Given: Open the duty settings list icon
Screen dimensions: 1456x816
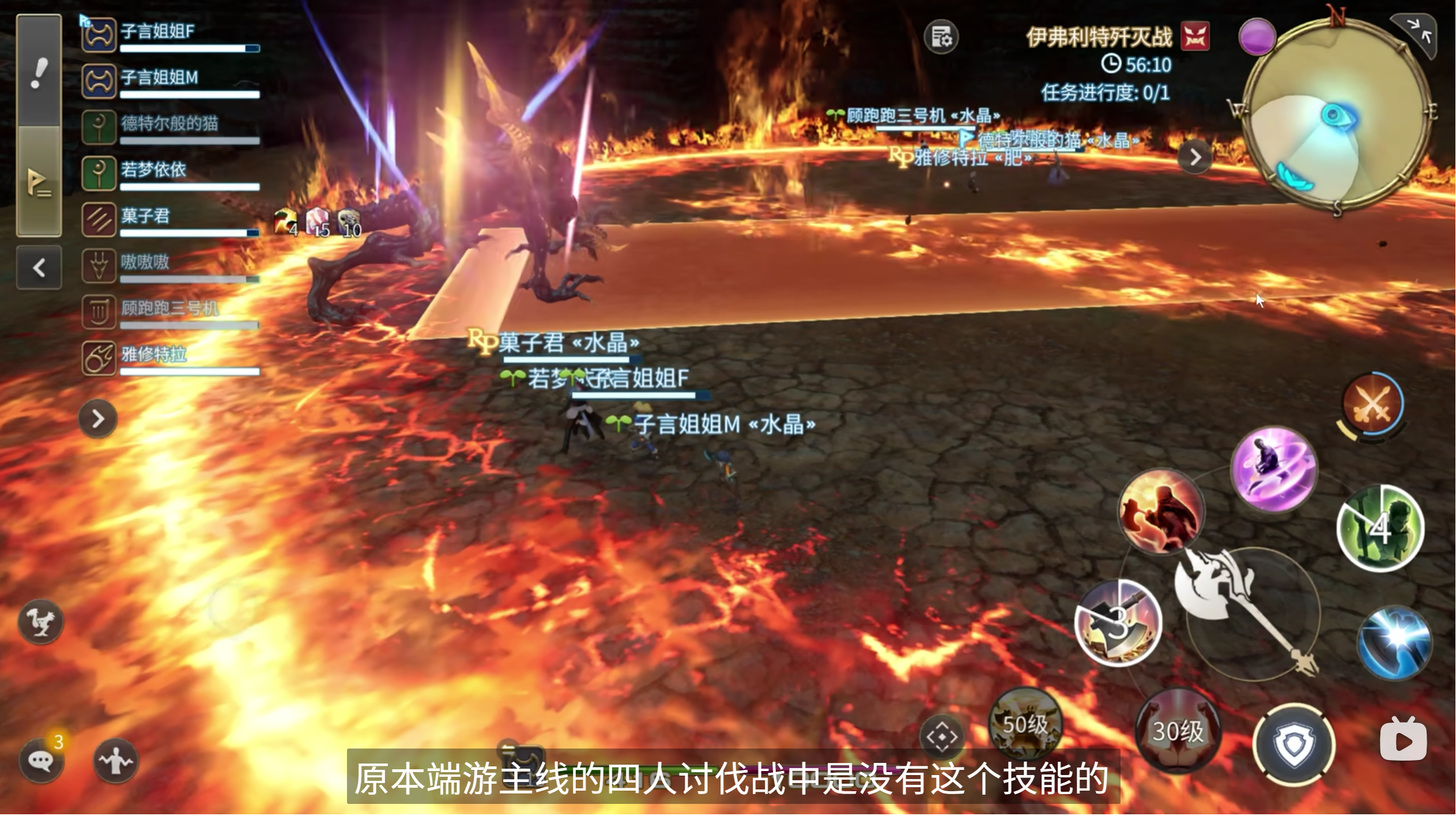Looking at the screenshot, I should (941, 37).
